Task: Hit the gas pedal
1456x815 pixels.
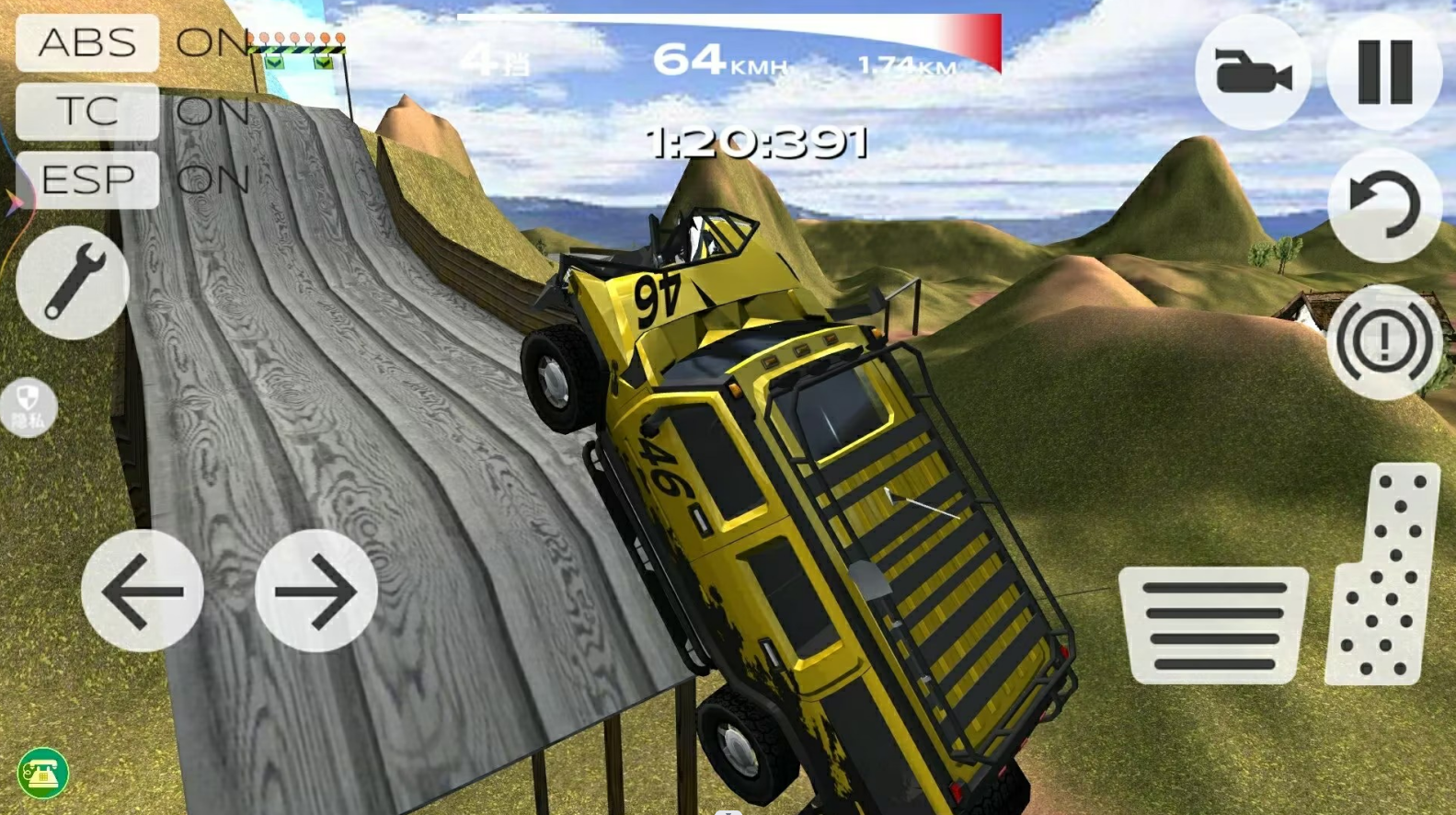Action: pos(1382,575)
